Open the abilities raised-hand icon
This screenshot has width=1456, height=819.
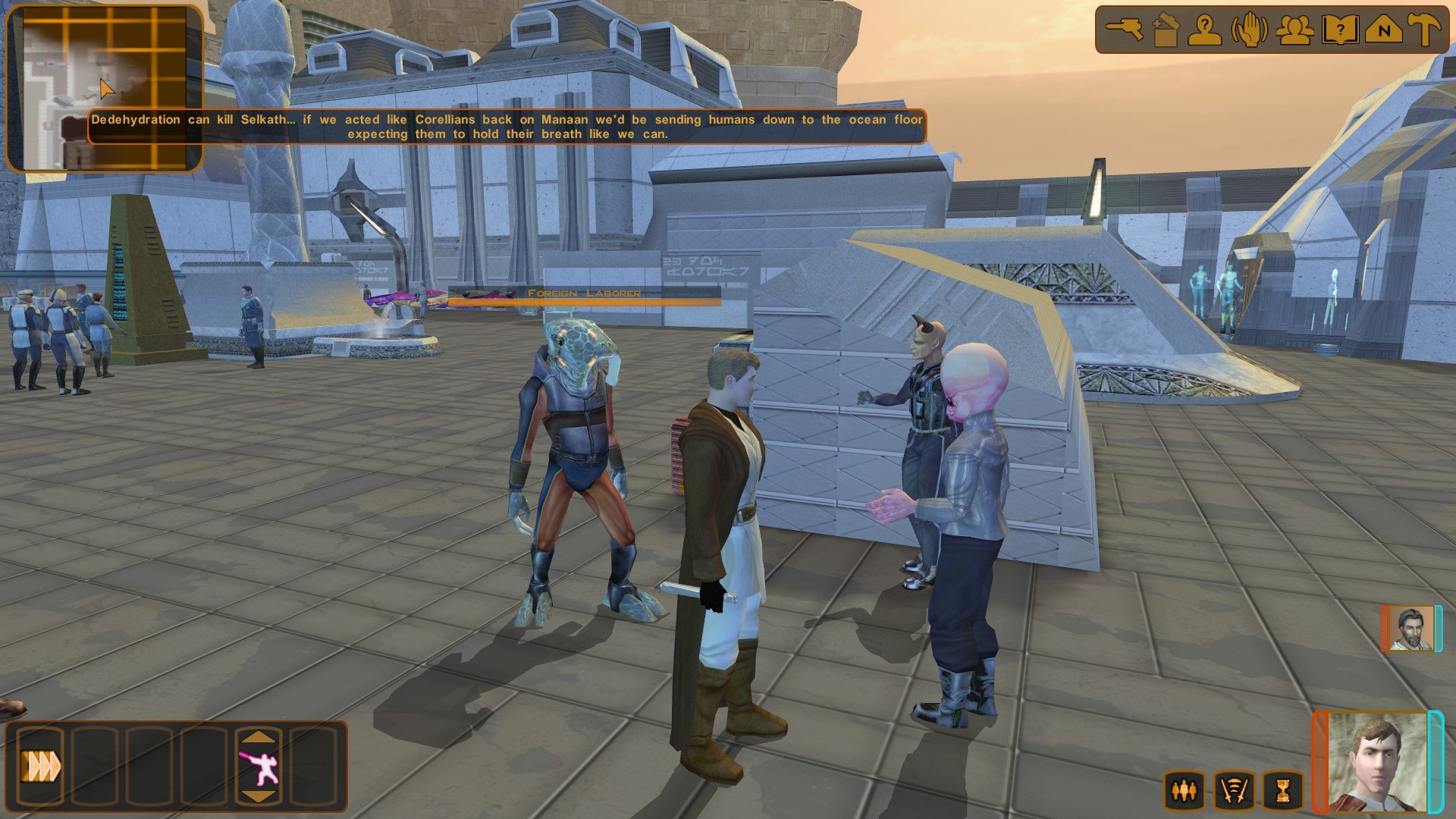tap(1249, 30)
